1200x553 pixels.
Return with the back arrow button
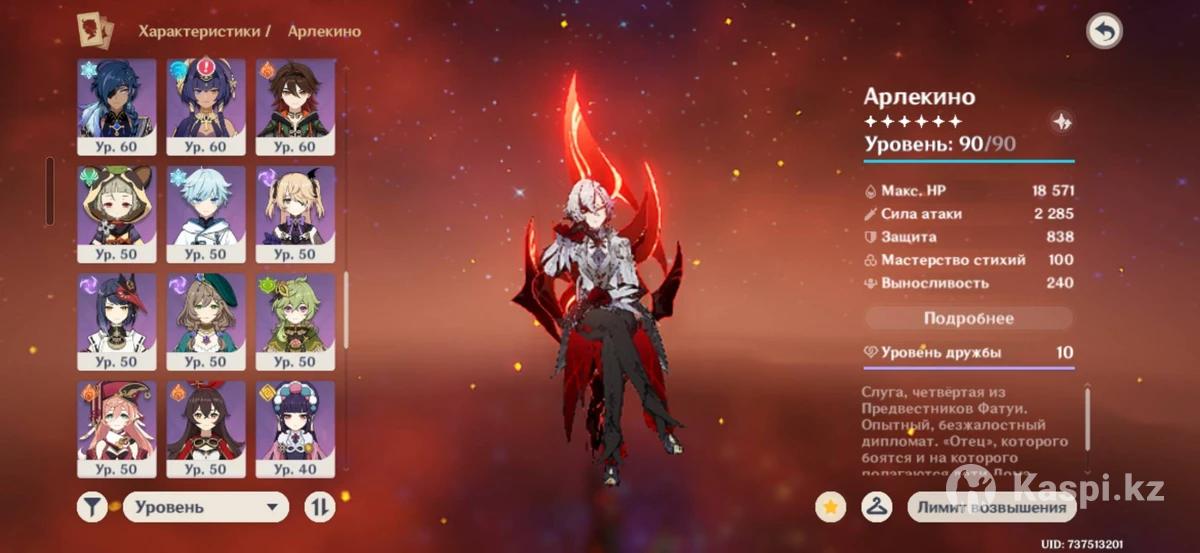(x=1104, y=32)
